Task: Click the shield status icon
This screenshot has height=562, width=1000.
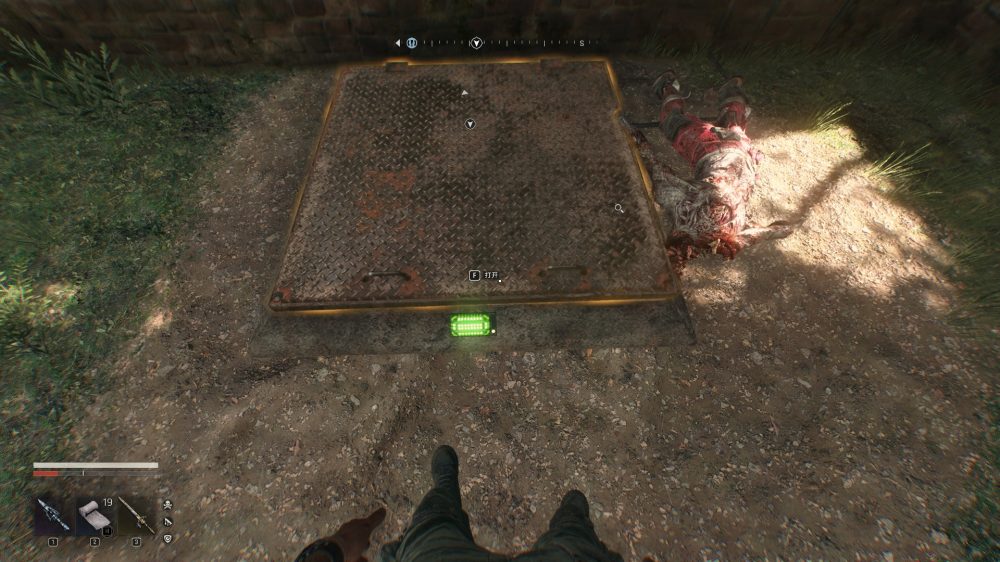Action: coord(167,539)
